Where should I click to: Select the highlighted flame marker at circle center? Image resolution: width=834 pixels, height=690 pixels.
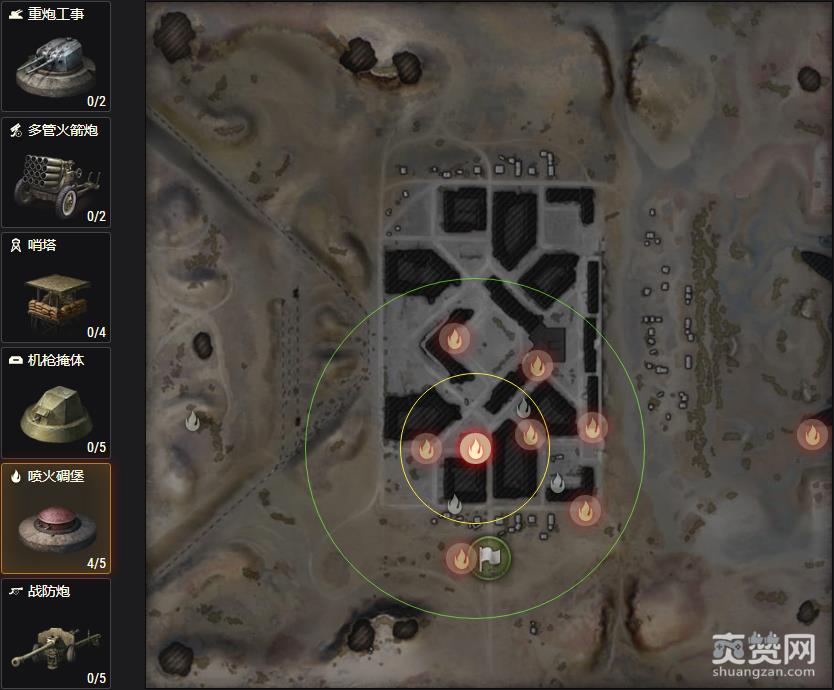[x=474, y=447]
